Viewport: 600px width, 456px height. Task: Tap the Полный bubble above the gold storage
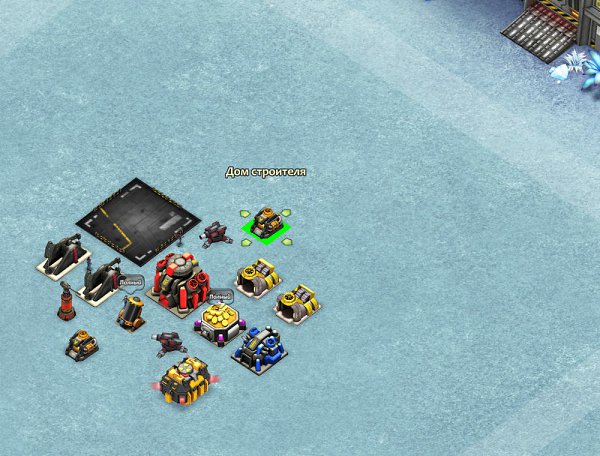(220, 296)
